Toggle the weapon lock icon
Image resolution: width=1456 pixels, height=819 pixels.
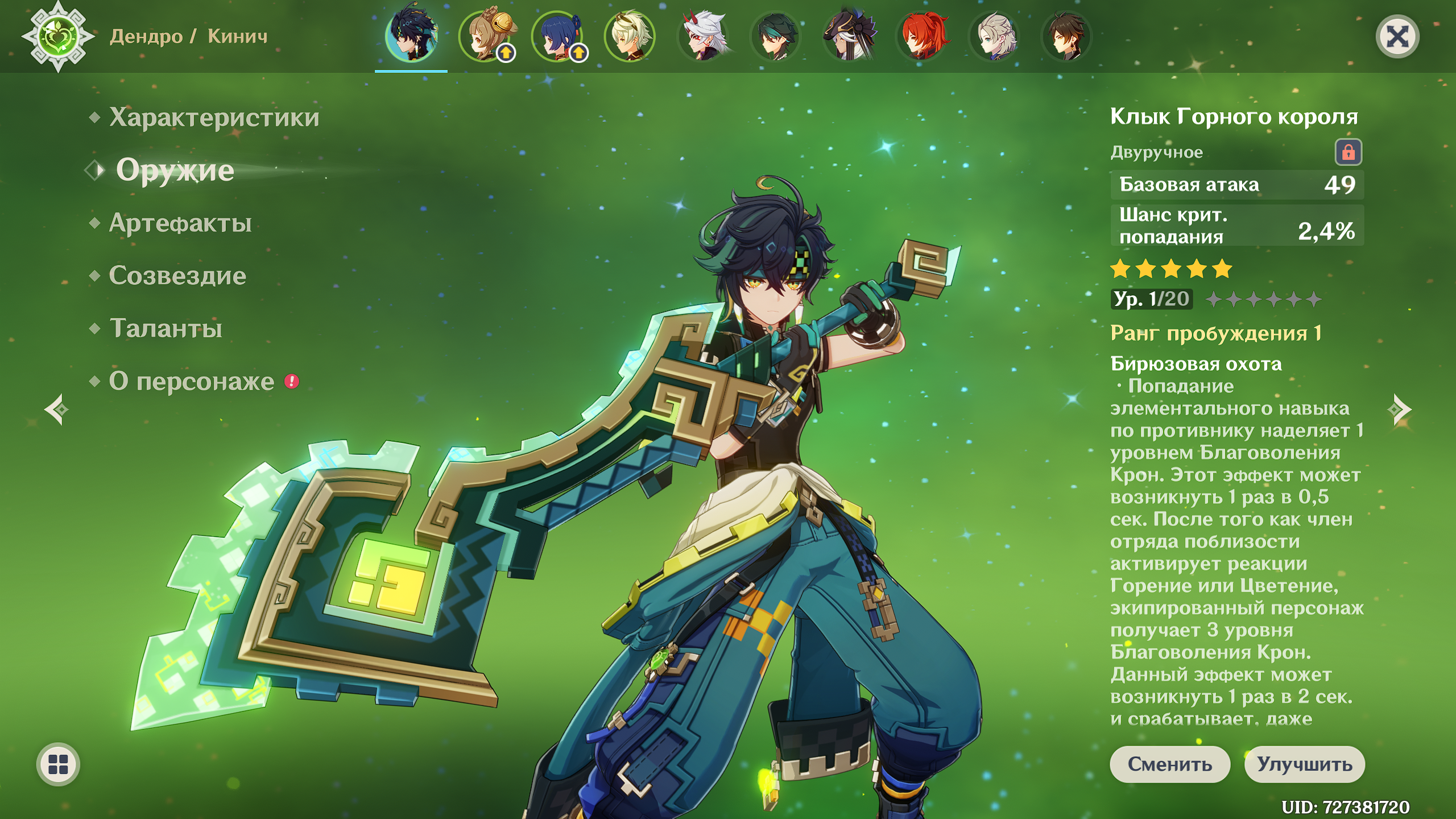click(1348, 152)
